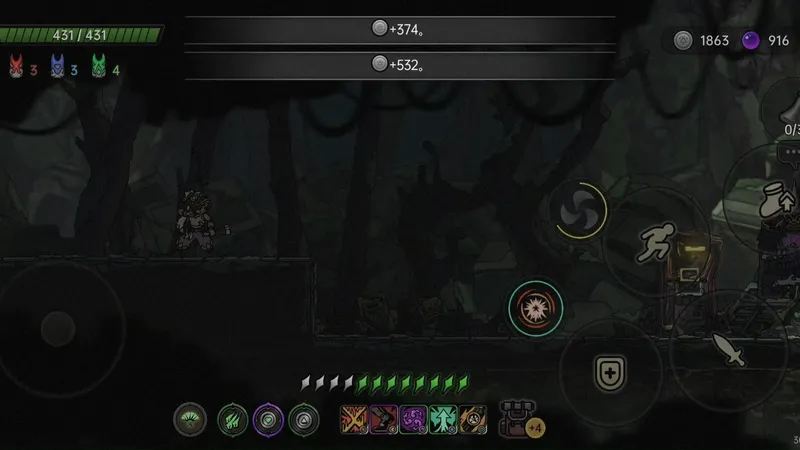This screenshot has width=800, height=450.
Task: Activate the running-figure dash button
Action: [656, 240]
